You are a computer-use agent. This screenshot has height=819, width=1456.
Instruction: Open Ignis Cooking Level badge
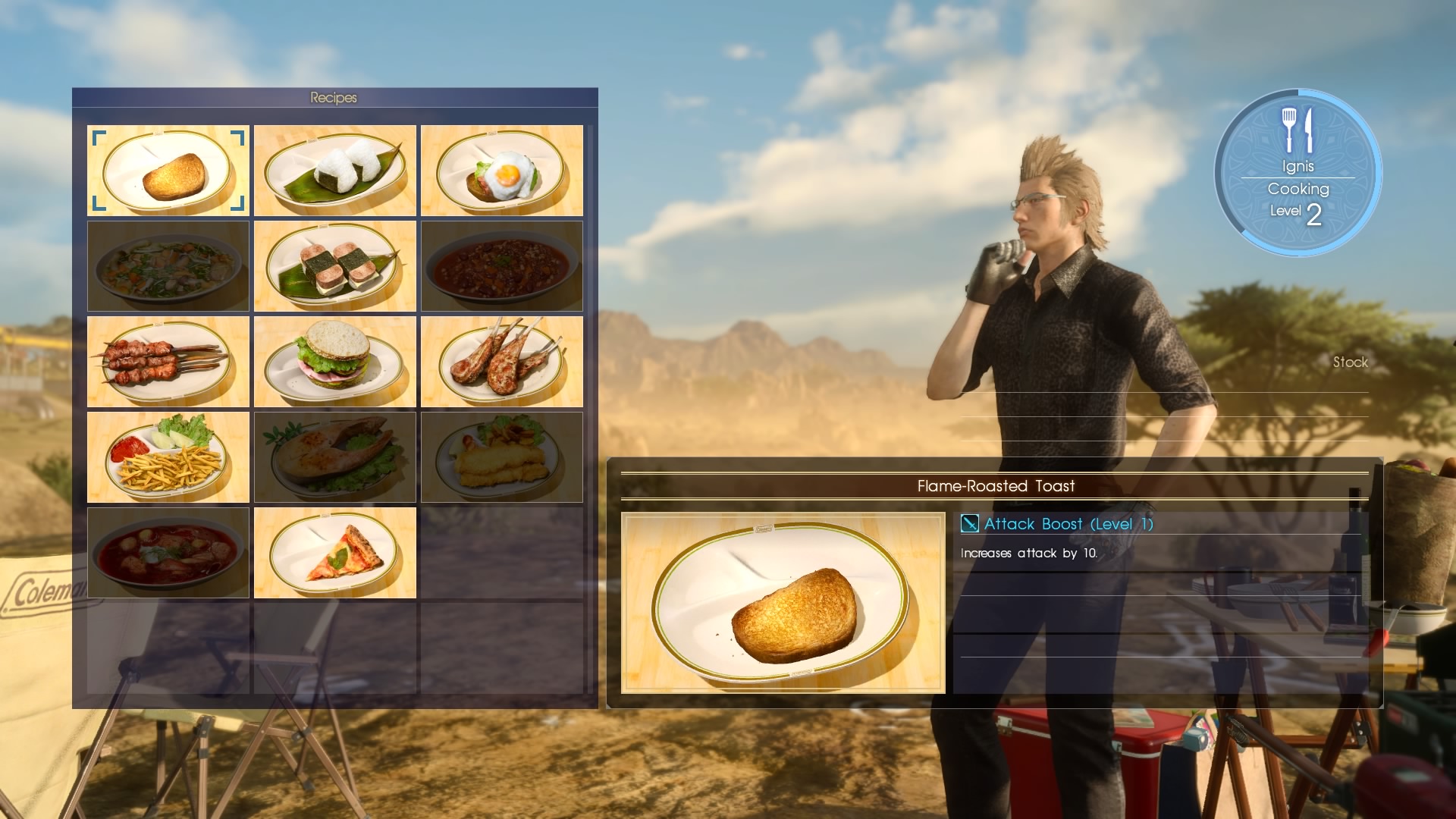point(1298,172)
